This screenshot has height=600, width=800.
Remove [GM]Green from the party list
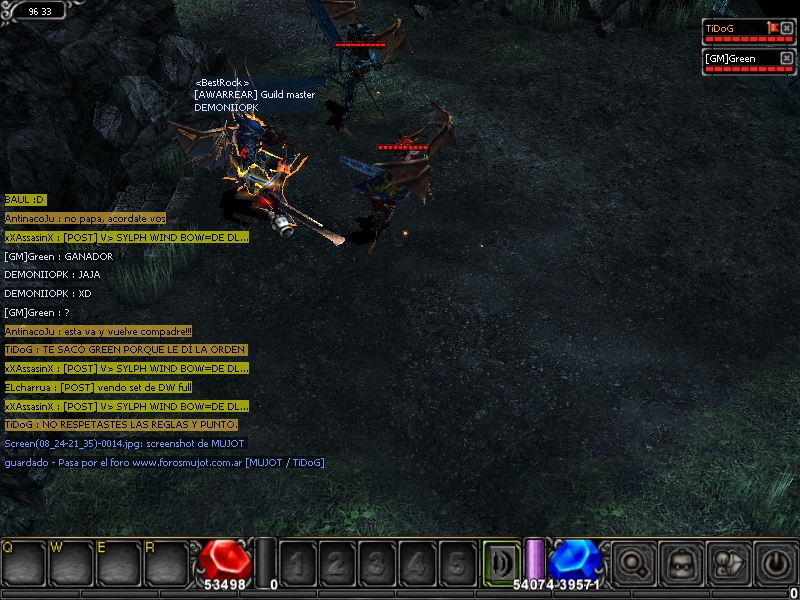pos(786,59)
